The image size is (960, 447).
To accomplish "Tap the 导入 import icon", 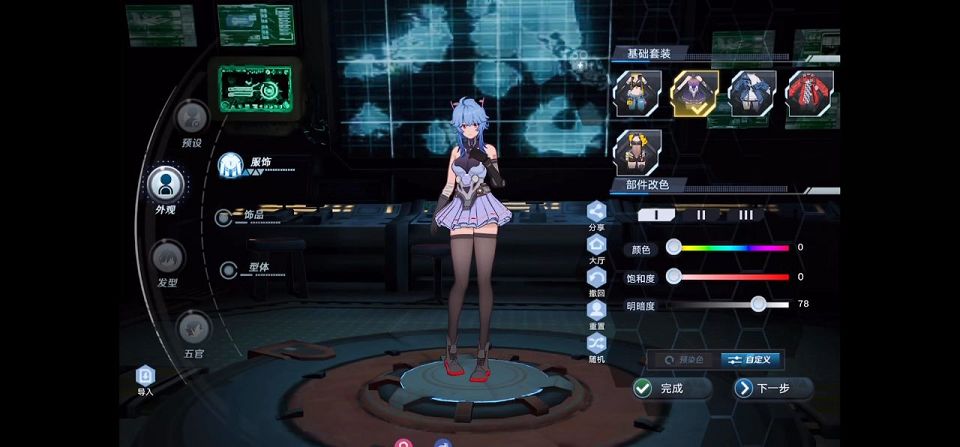I will click(x=146, y=376).
